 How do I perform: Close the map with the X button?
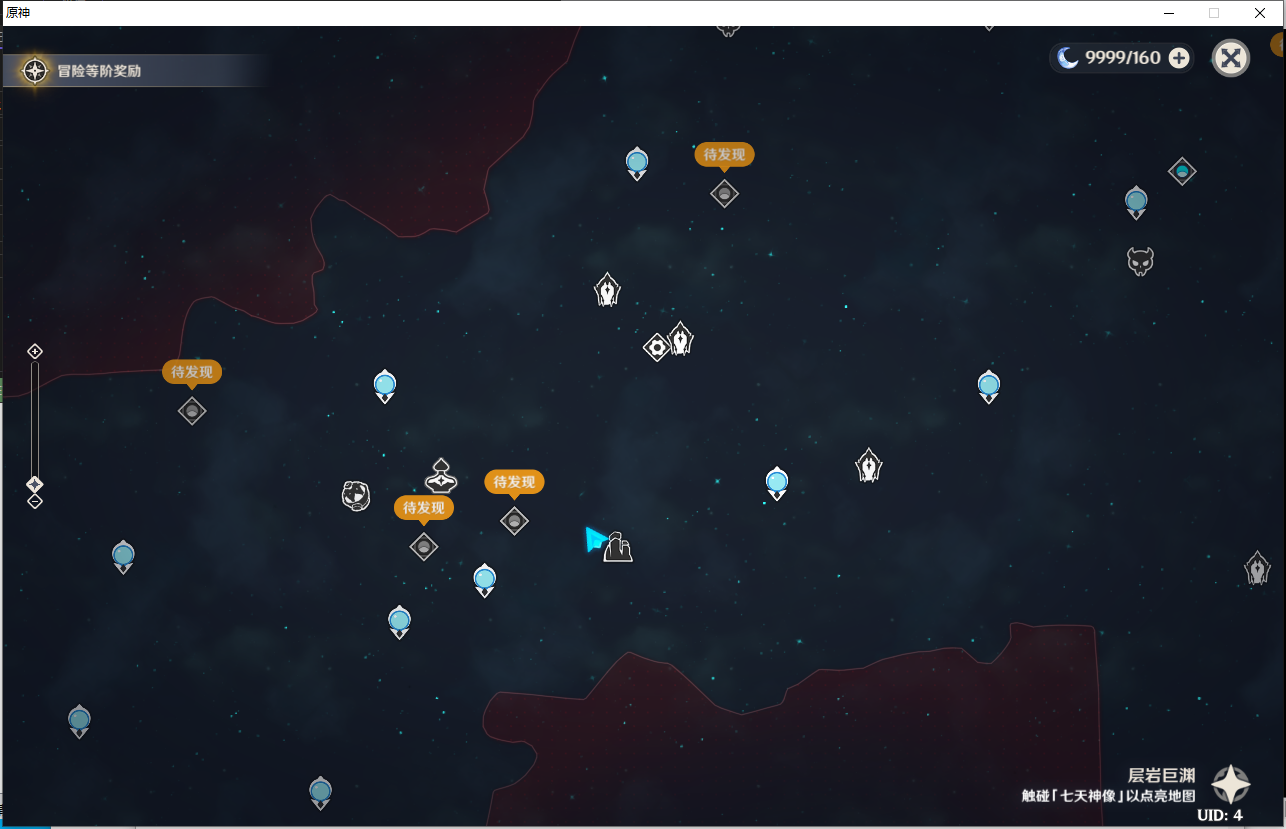click(1231, 58)
